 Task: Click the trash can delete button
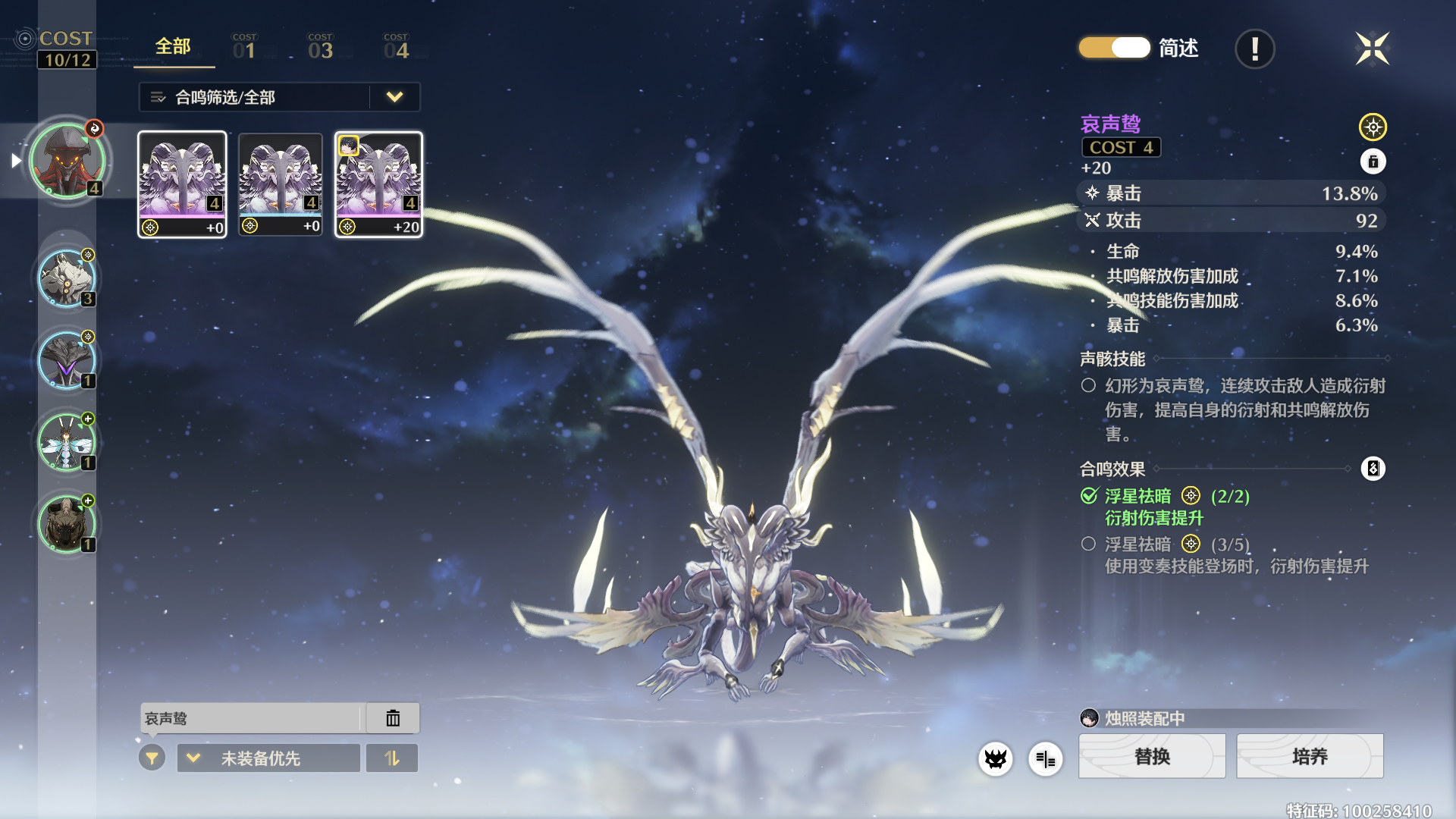pyautogui.click(x=393, y=718)
